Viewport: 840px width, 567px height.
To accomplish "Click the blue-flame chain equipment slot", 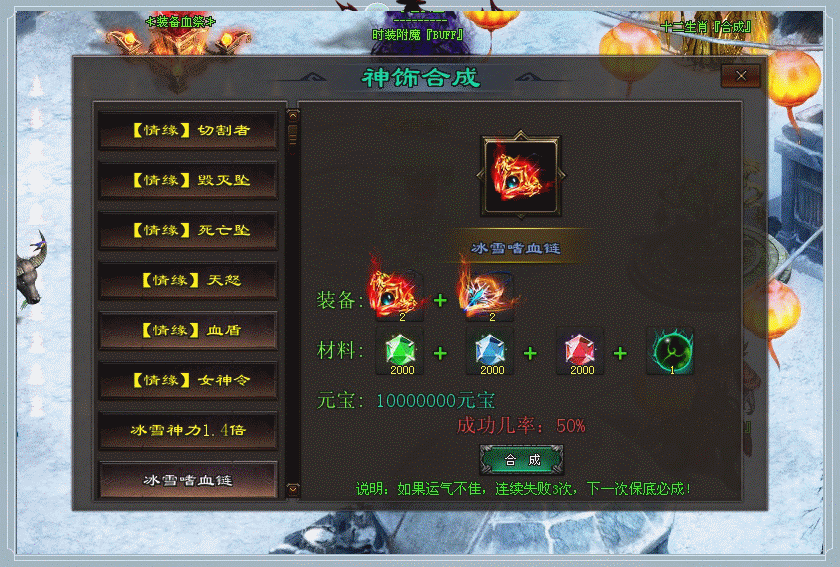I will [x=487, y=297].
